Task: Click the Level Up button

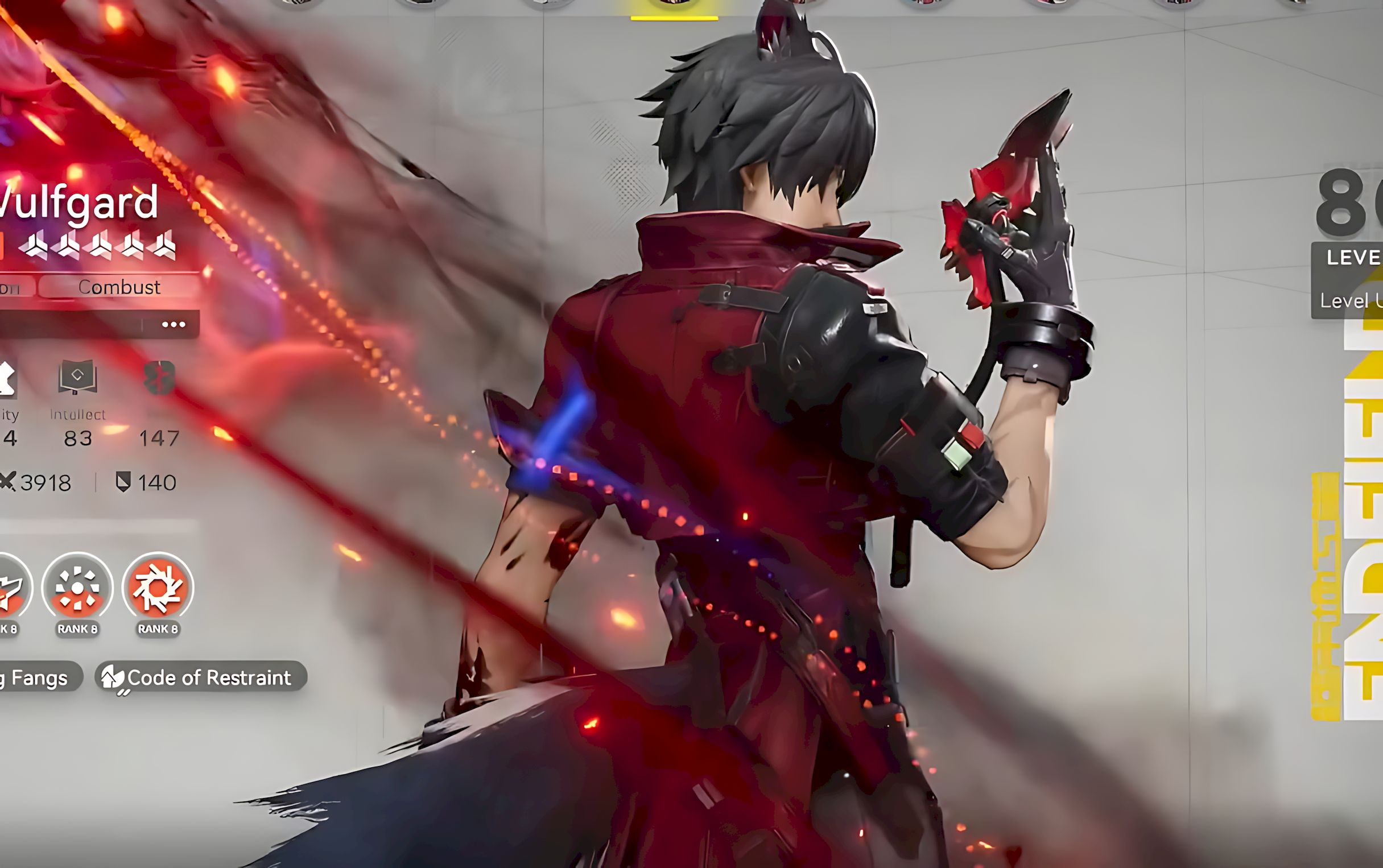Action: pyautogui.click(x=1350, y=300)
